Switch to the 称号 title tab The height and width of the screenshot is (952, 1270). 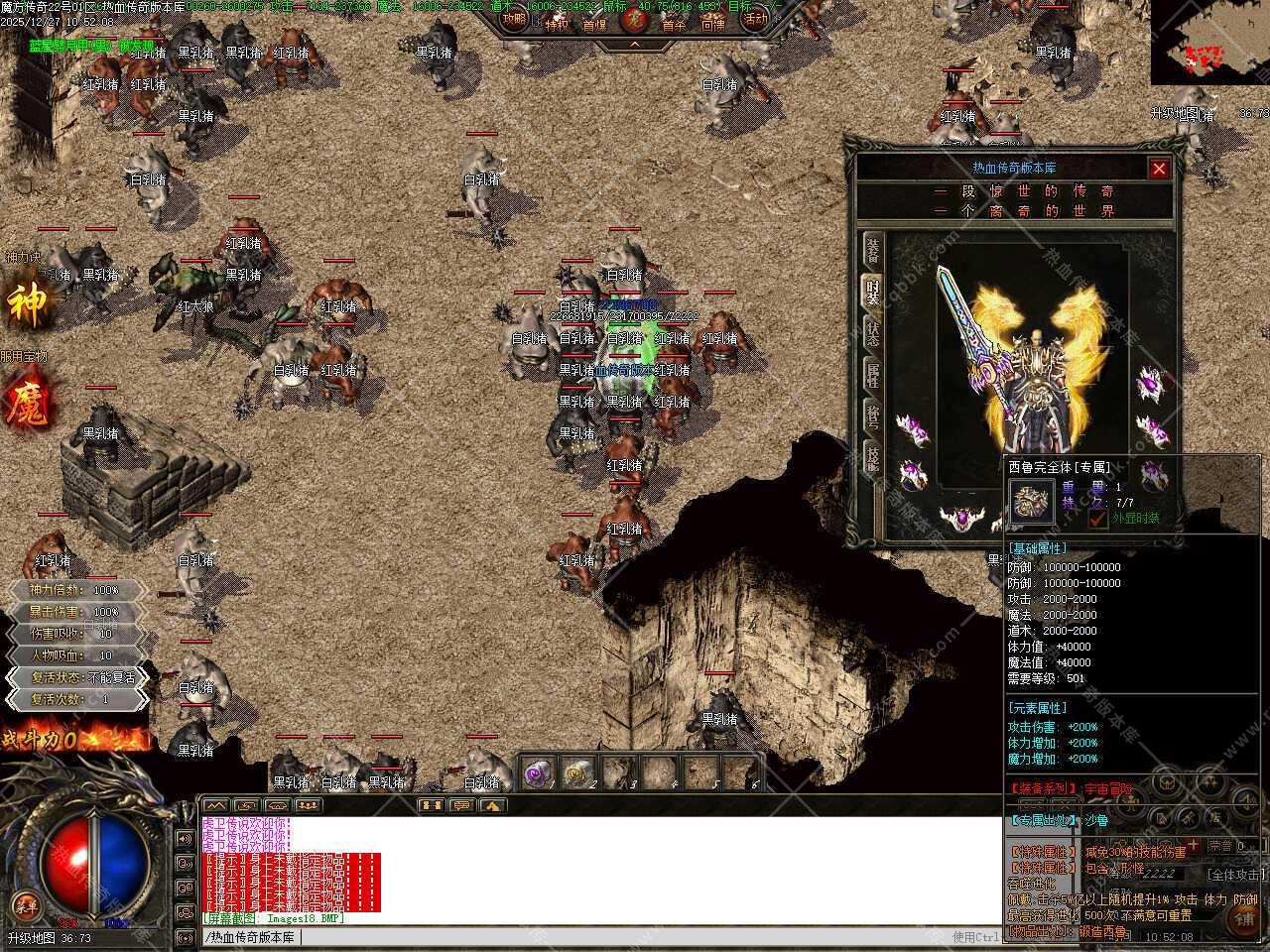(x=872, y=416)
